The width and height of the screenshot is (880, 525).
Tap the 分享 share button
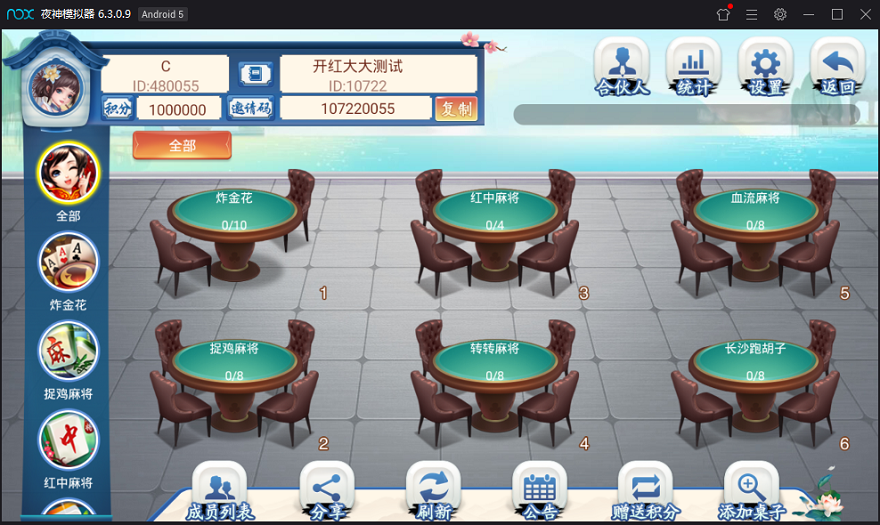click(x=327, y=491)
